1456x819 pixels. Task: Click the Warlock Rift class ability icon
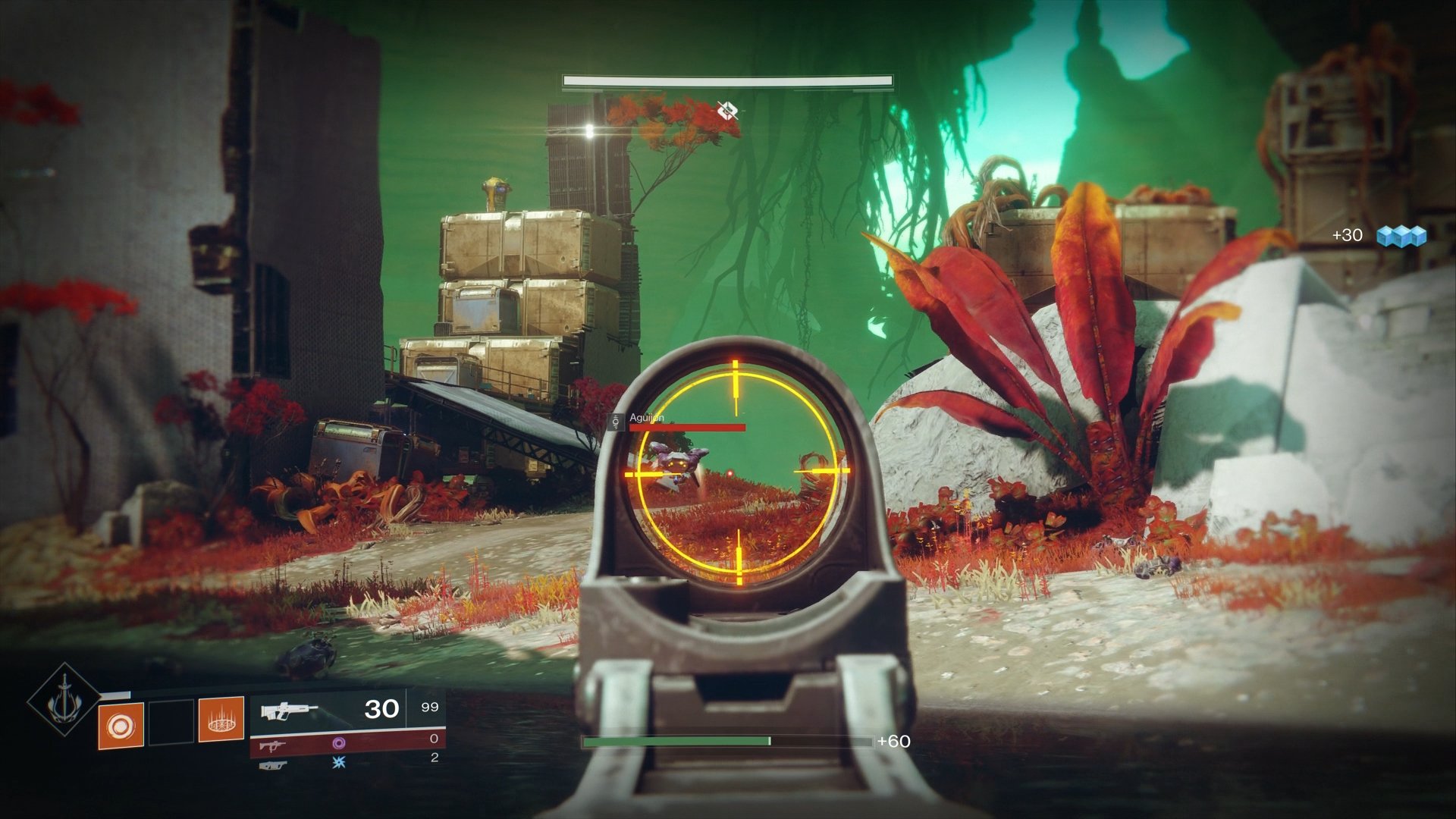tap(220, 723)
